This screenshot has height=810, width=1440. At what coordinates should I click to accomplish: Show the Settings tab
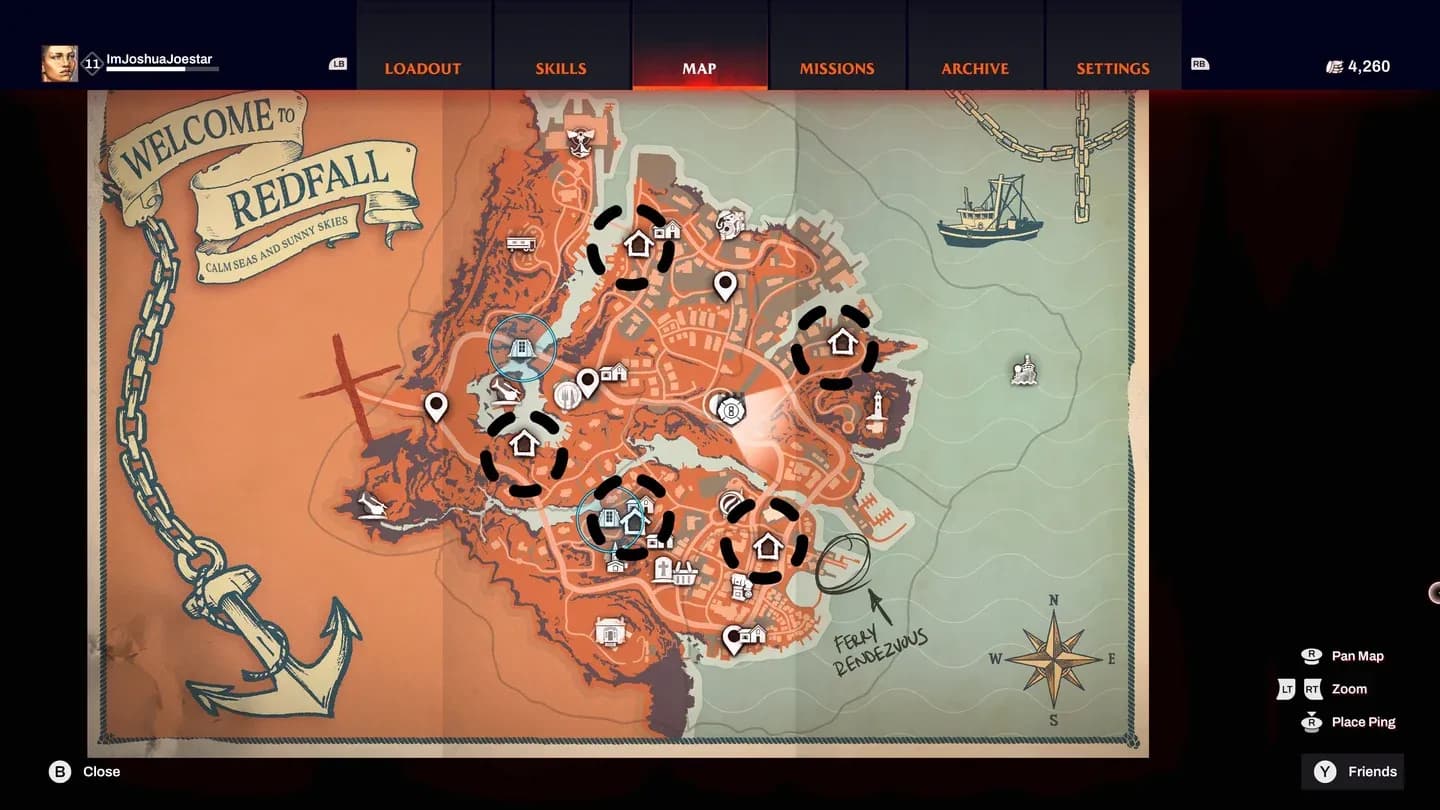(x=1113, y=68)
